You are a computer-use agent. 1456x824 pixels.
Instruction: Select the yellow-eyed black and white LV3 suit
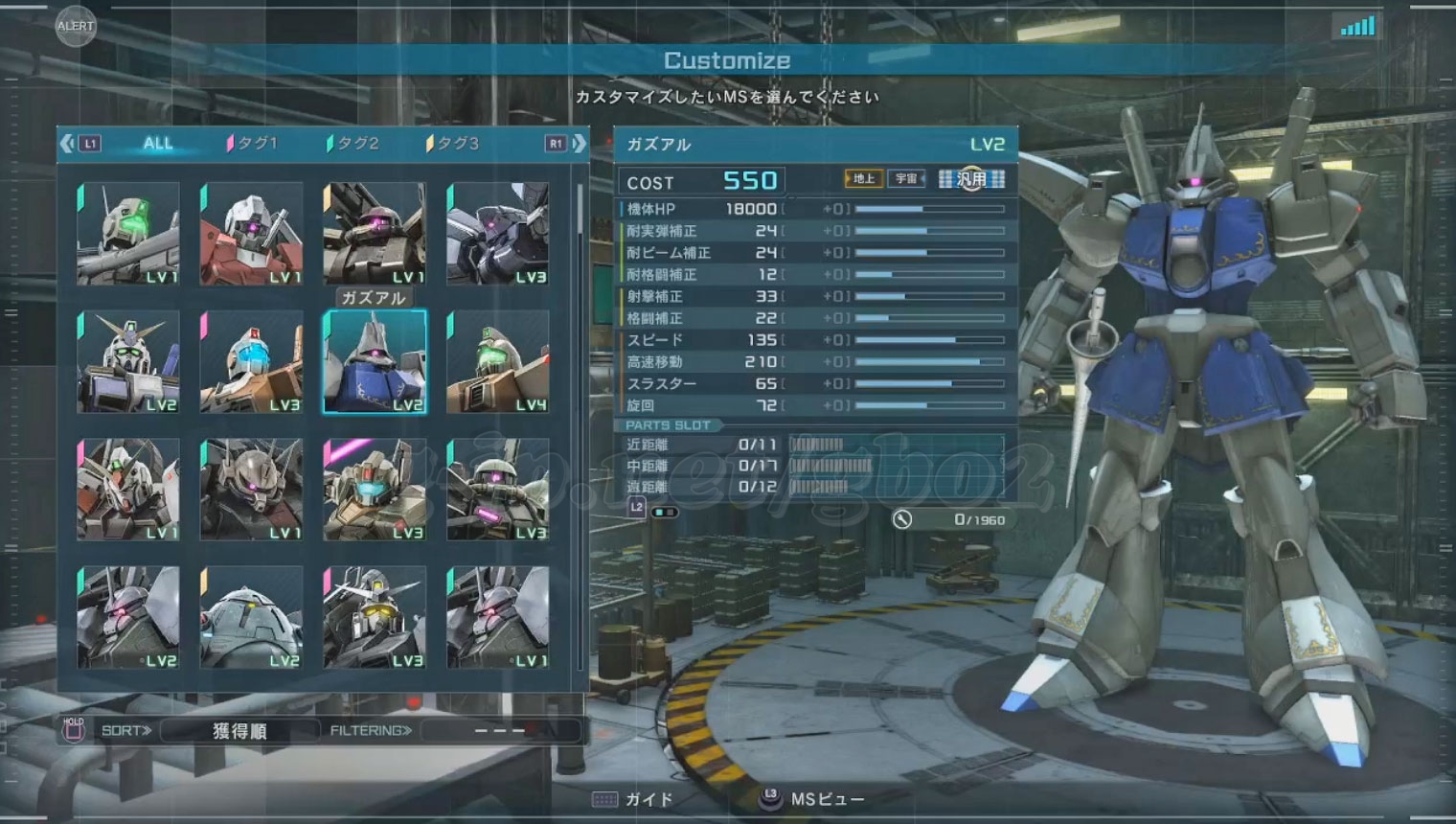point(375,617)
